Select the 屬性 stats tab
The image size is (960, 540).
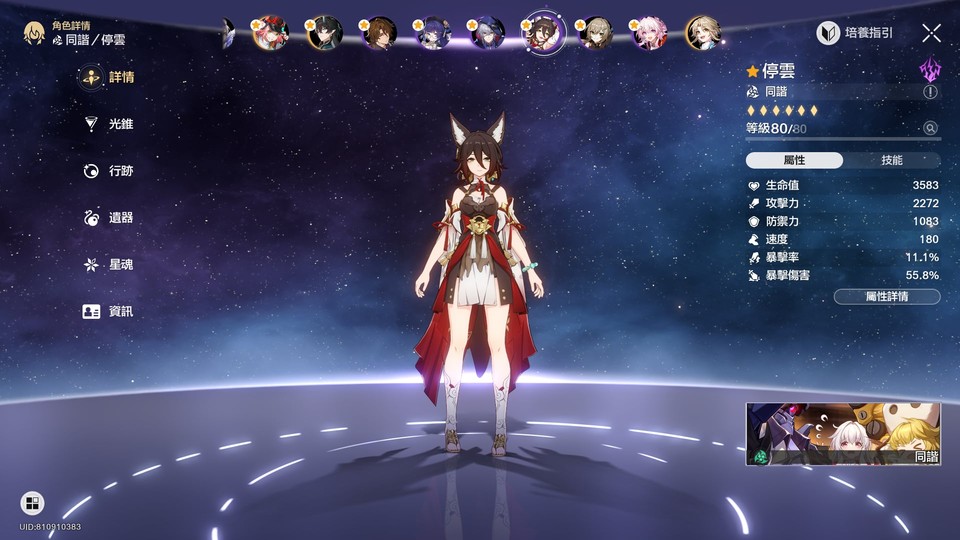[795, 160]
